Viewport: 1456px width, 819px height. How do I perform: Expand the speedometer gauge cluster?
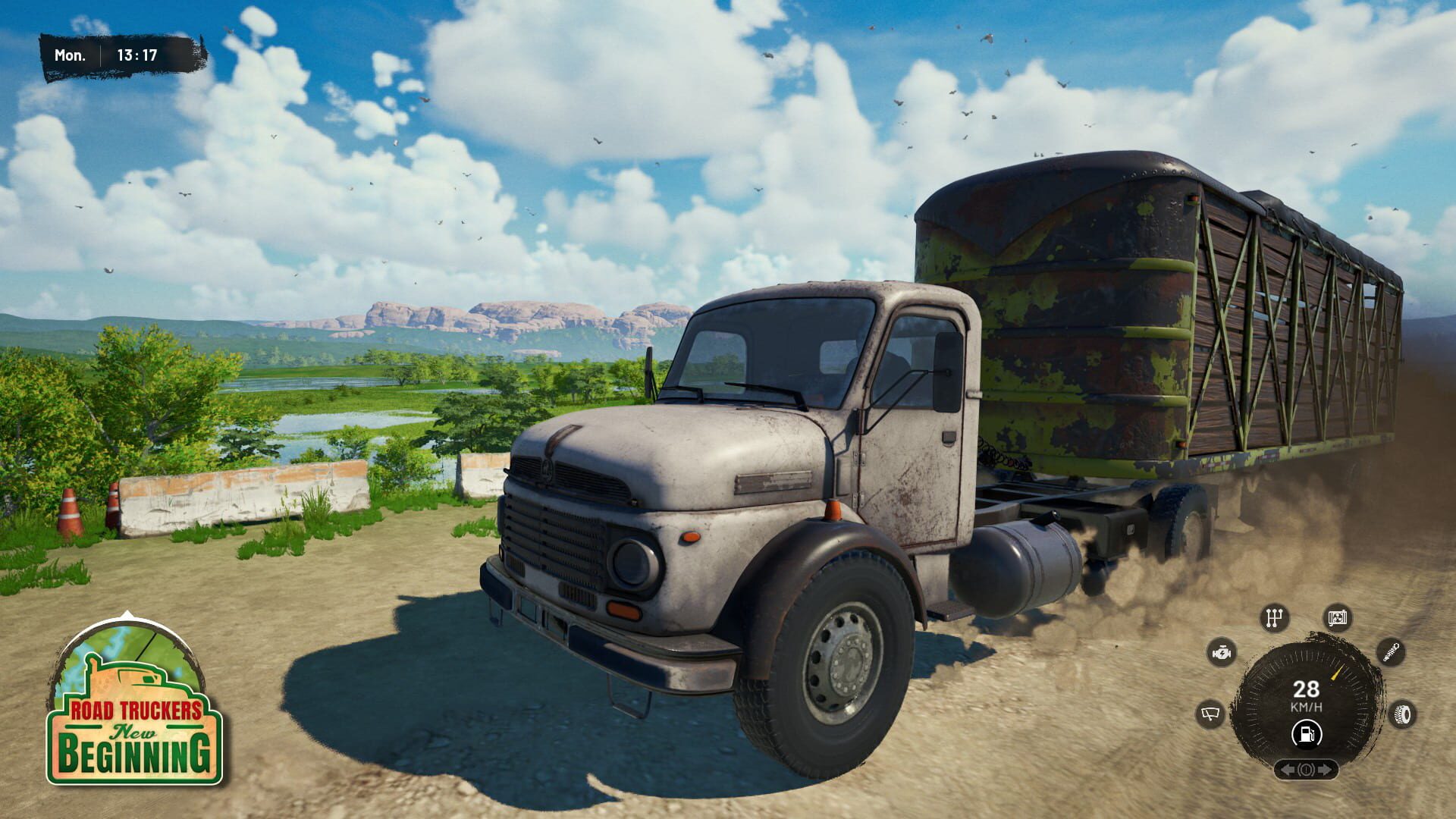(1306, 698)
